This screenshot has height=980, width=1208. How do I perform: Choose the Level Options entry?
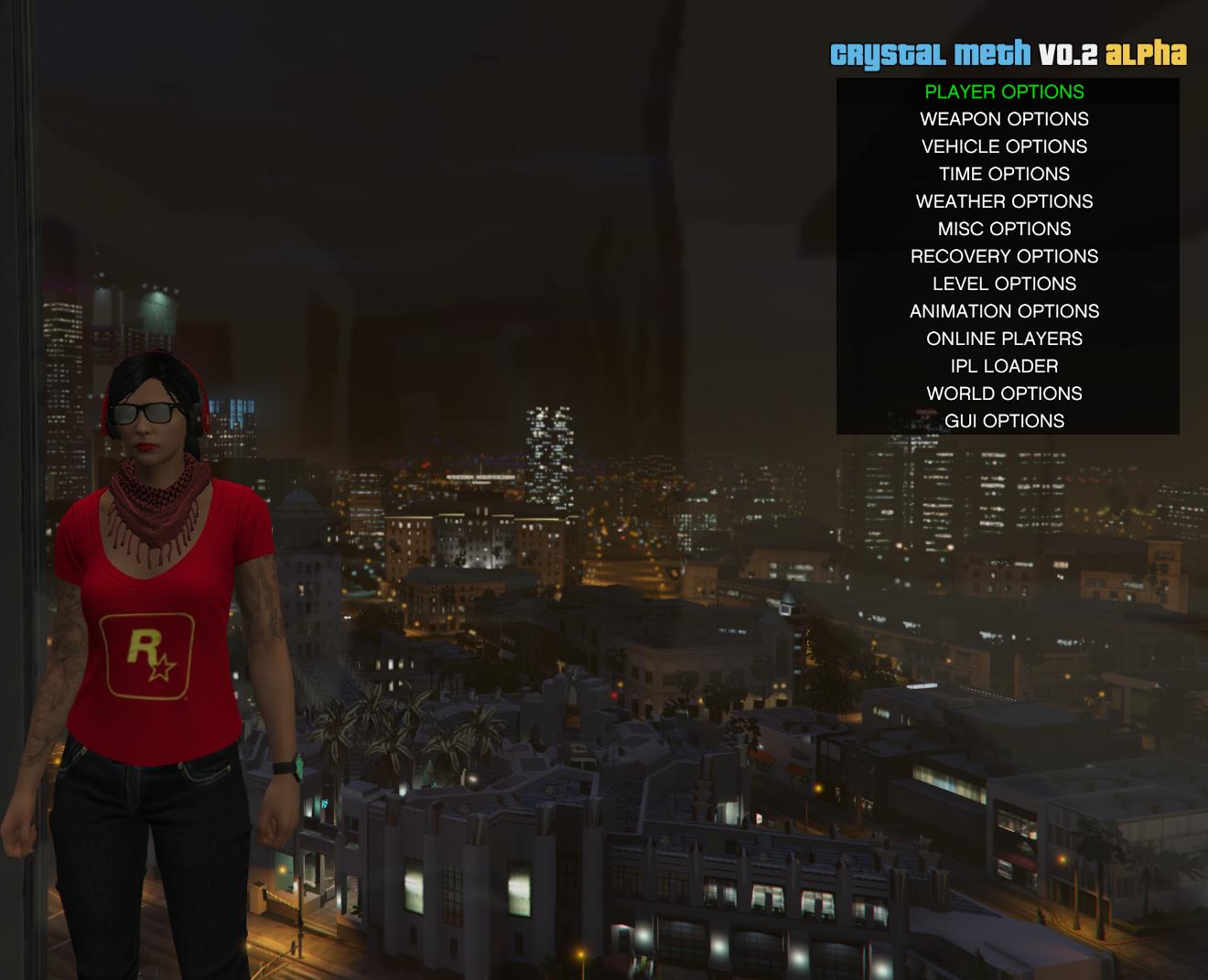(1004, 284)
